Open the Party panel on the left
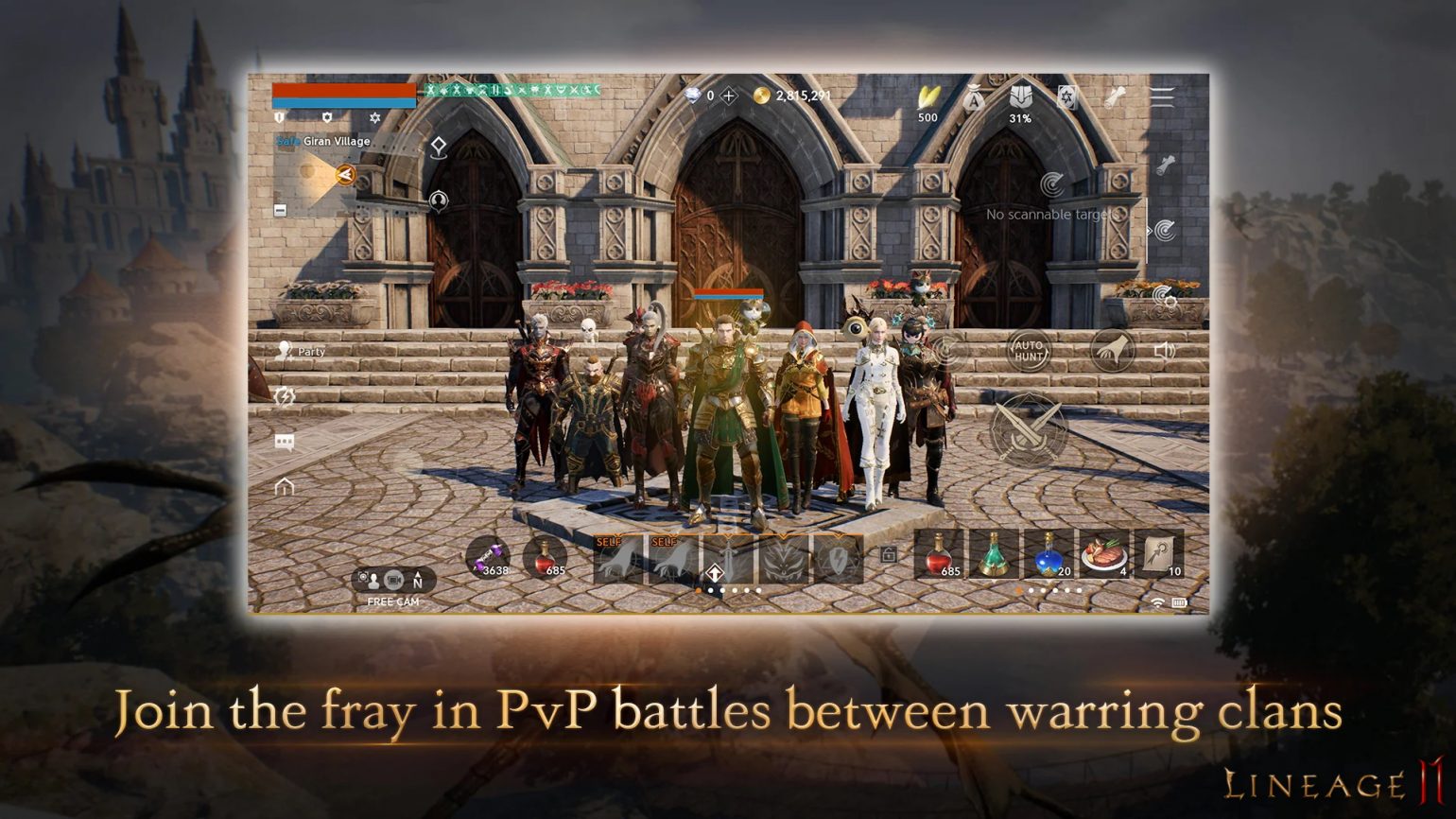 tap(303, 352)
